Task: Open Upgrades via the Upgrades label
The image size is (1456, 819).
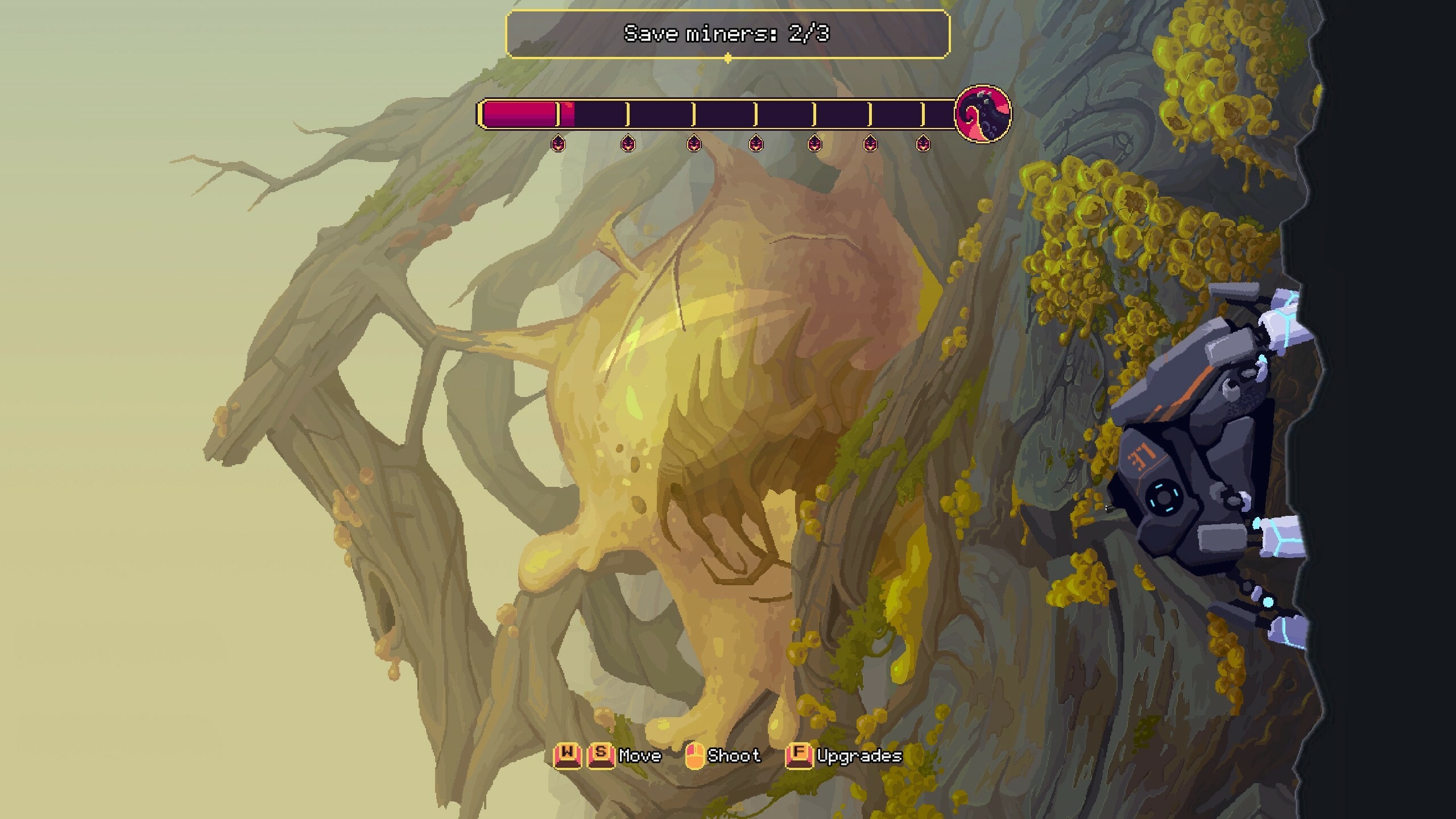Action: tap(859, 756)
